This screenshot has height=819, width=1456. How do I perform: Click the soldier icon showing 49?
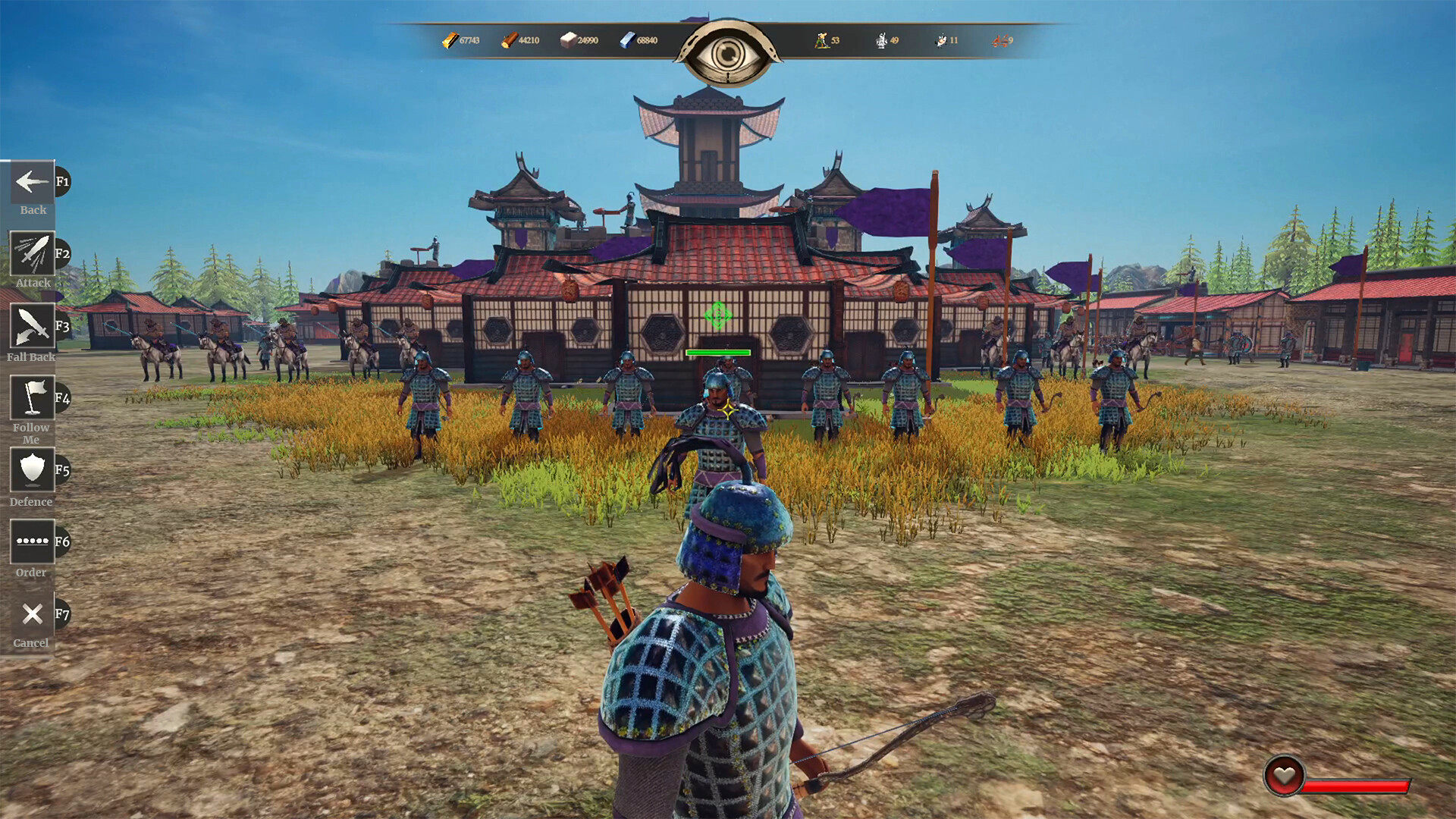(x=881, y=41)
